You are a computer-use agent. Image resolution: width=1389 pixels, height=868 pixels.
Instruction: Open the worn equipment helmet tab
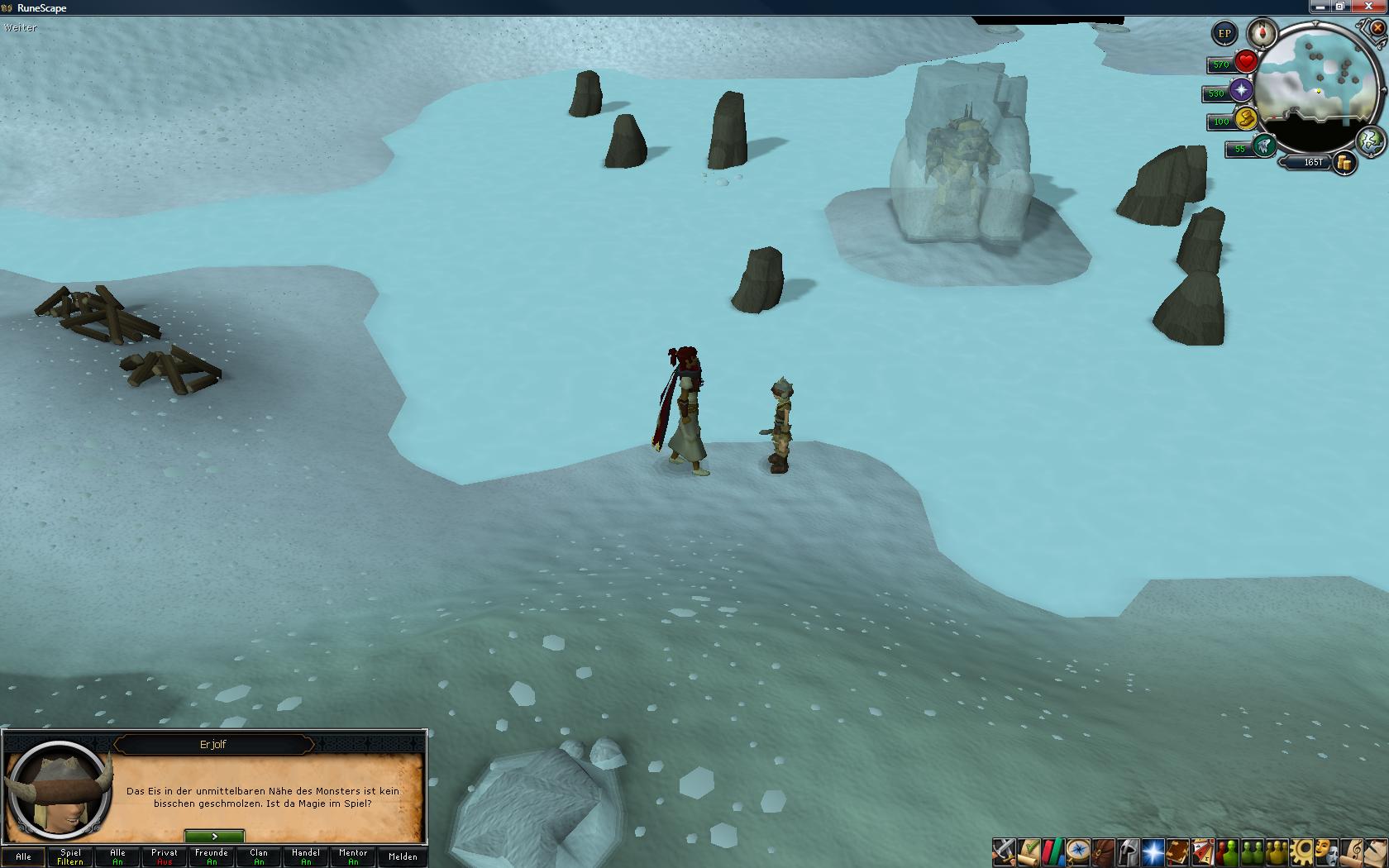[x=1128, y=851]
